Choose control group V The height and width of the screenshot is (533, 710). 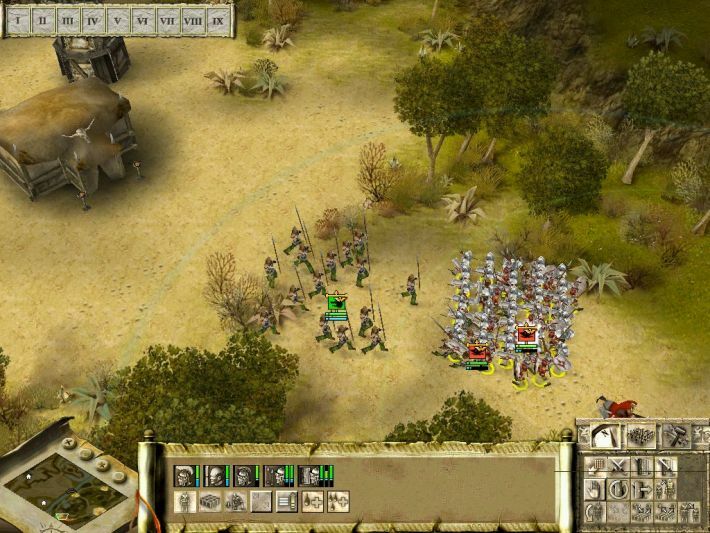pos(119,19)
